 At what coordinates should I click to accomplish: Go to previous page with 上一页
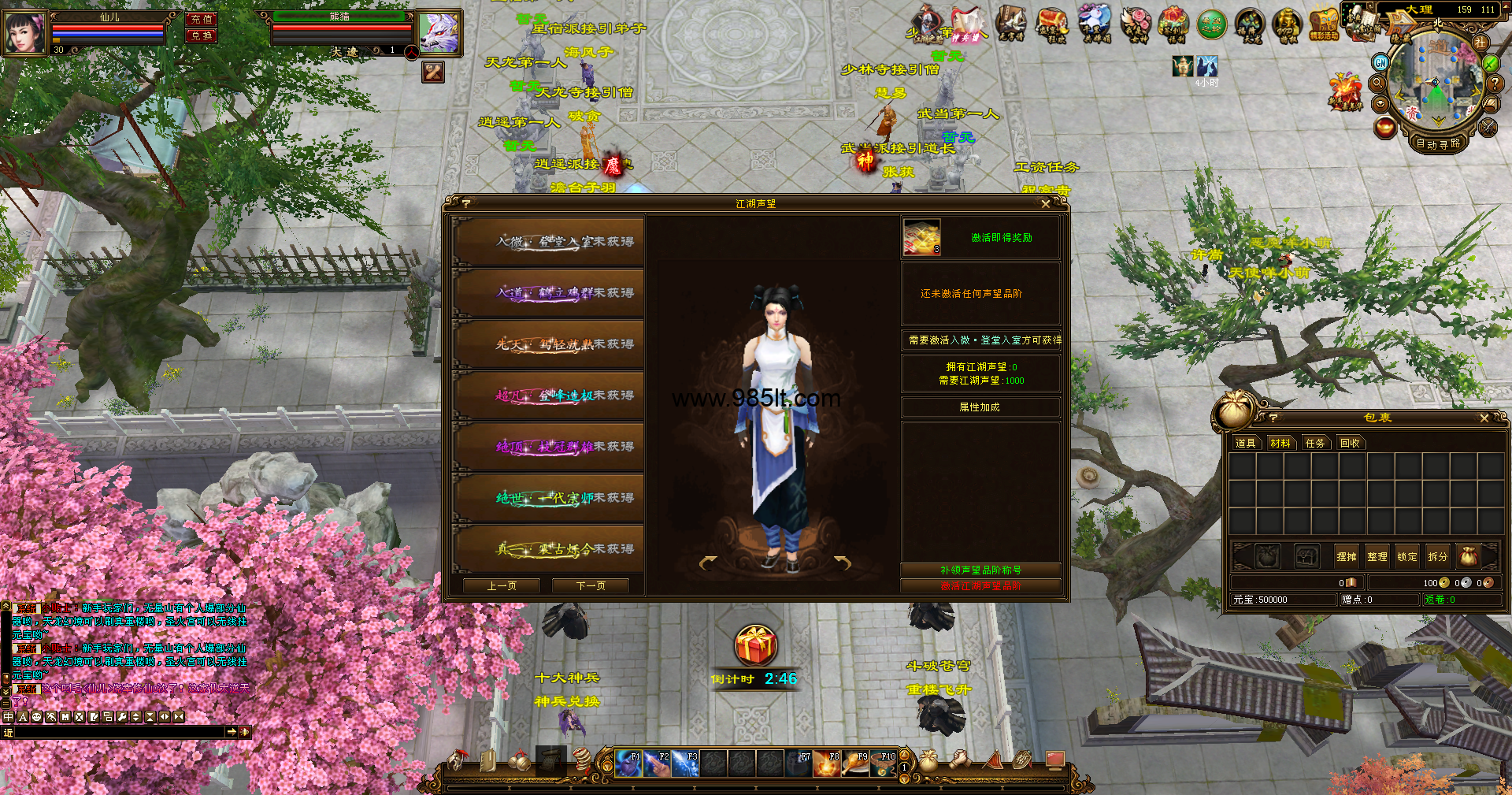click(x=502, y=585)
